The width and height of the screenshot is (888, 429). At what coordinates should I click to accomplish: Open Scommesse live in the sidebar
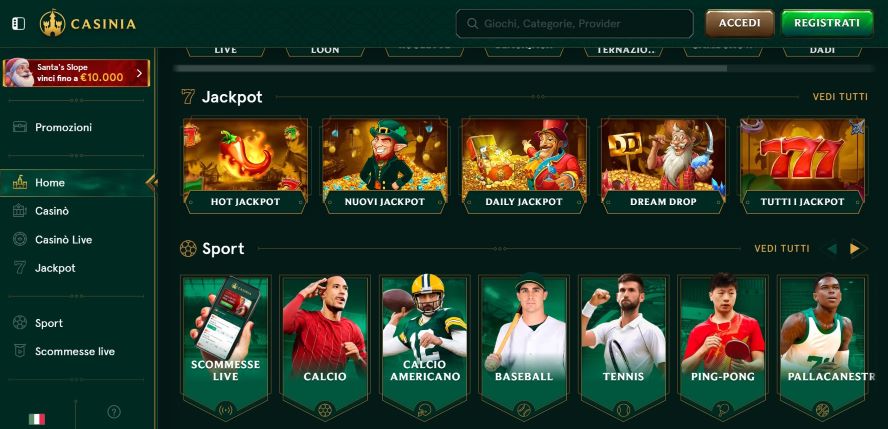click(x=74, y=351)
